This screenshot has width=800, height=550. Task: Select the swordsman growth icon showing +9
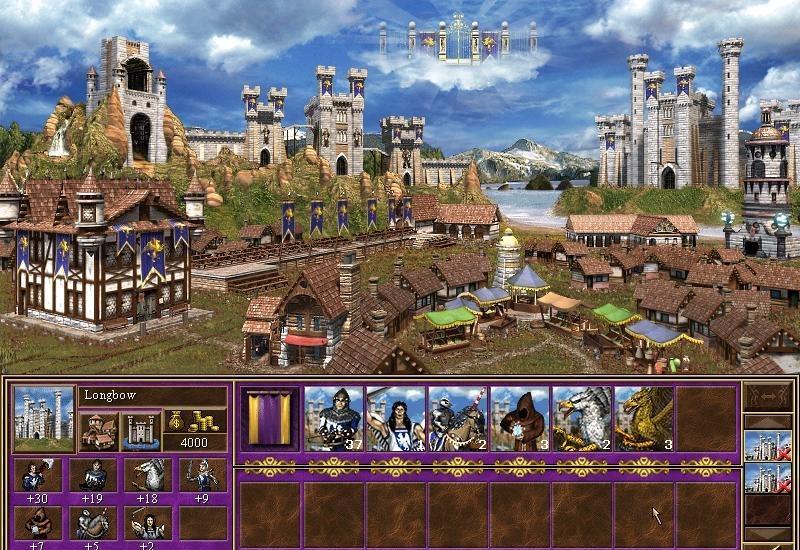coord(203,474)
